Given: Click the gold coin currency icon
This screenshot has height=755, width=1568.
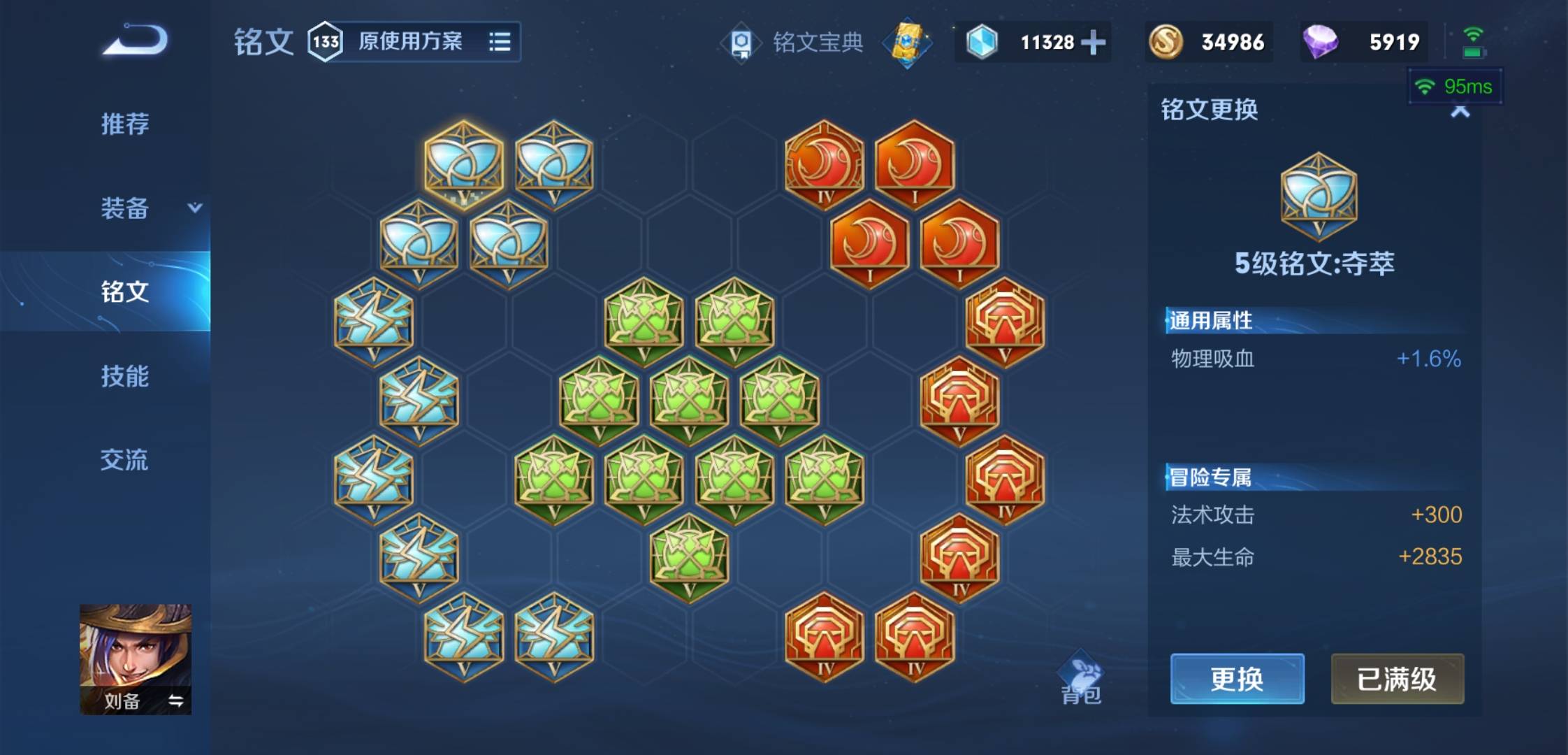Looking at the screenshot, I should pos(1168,42).
